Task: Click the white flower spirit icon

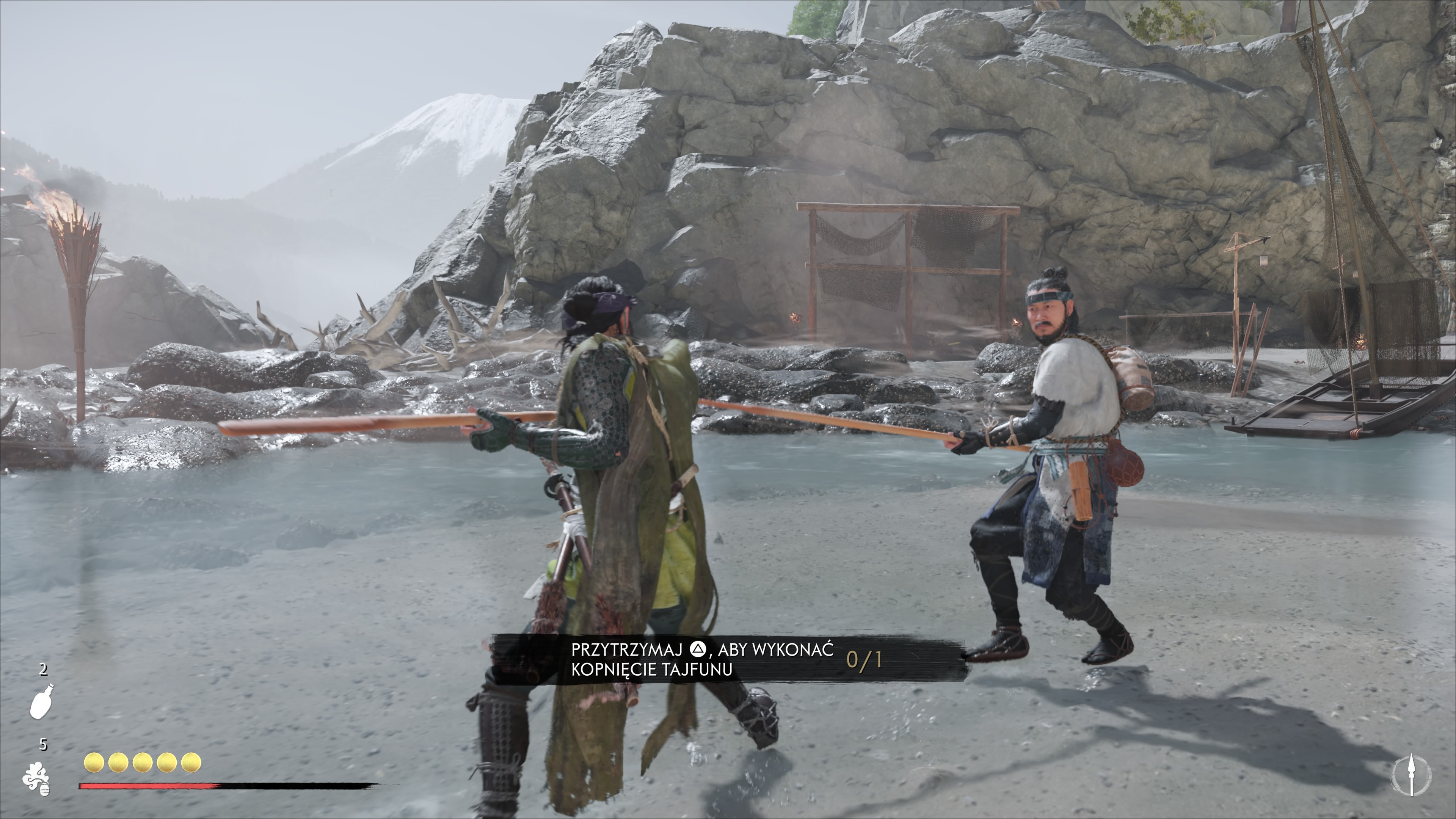Action: [x=36, y=779]
